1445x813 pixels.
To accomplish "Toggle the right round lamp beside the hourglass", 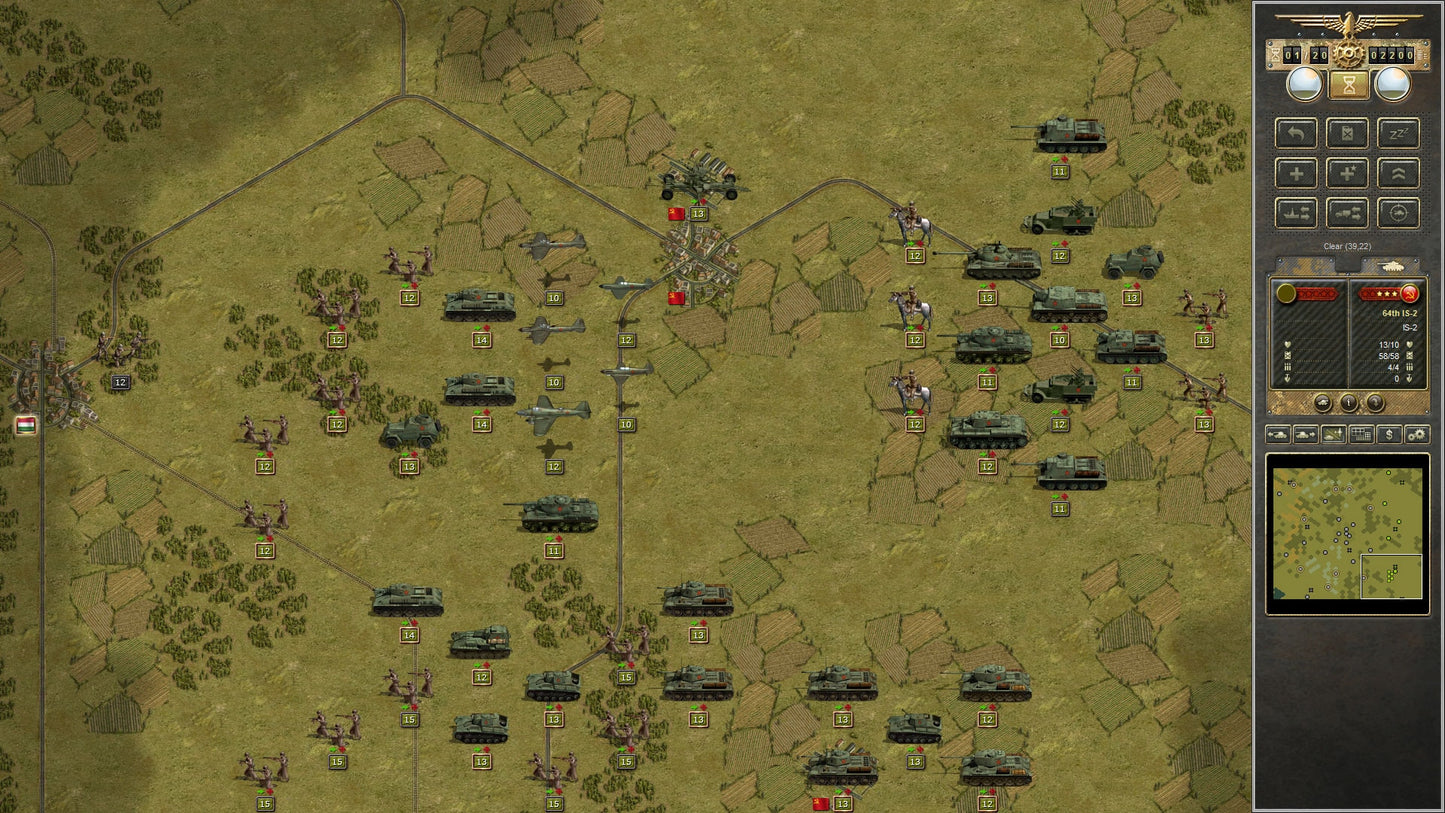I will tap(1393, 83).
